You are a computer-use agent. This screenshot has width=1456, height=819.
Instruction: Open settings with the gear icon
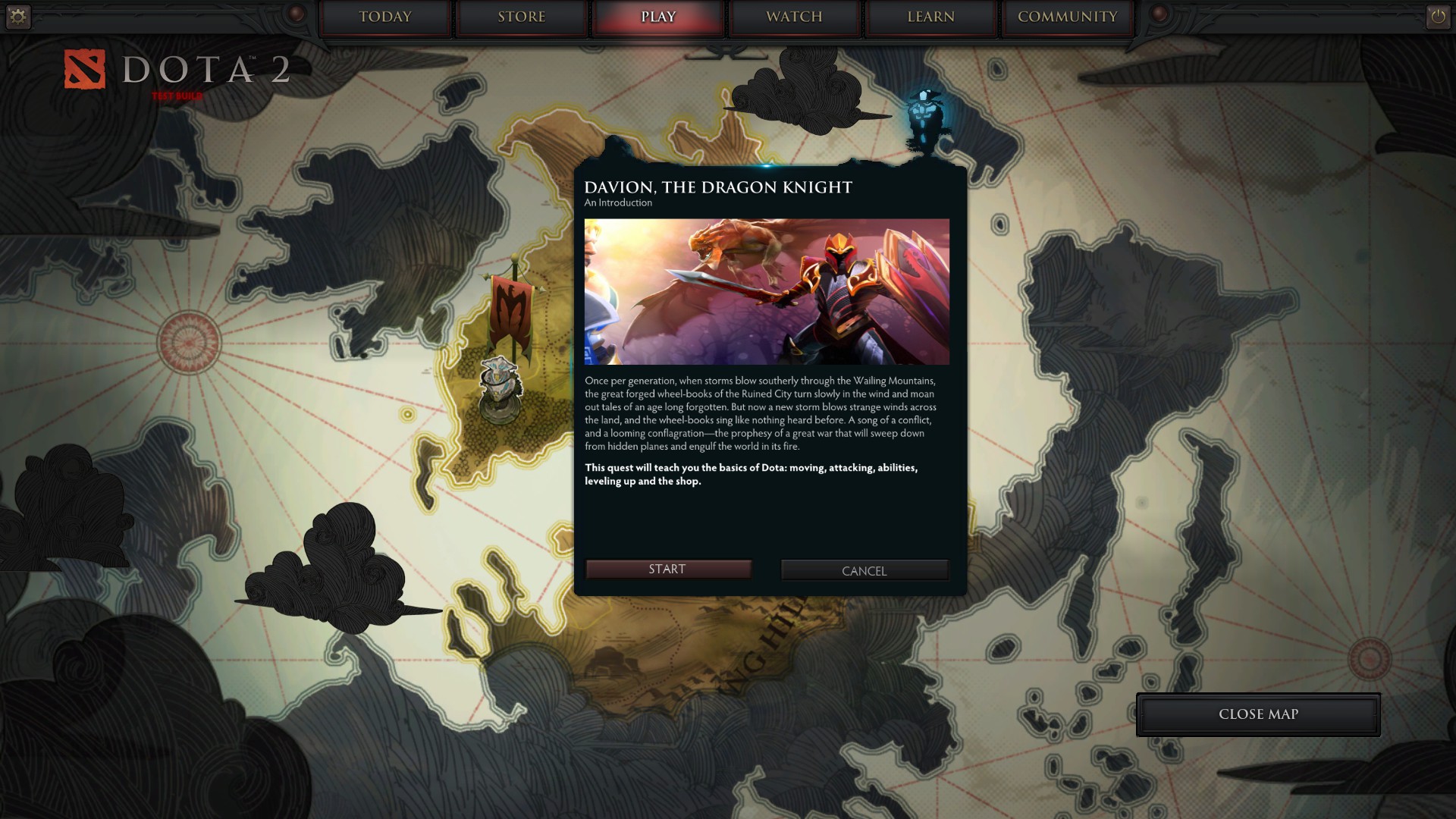click(x=17, y=16)
